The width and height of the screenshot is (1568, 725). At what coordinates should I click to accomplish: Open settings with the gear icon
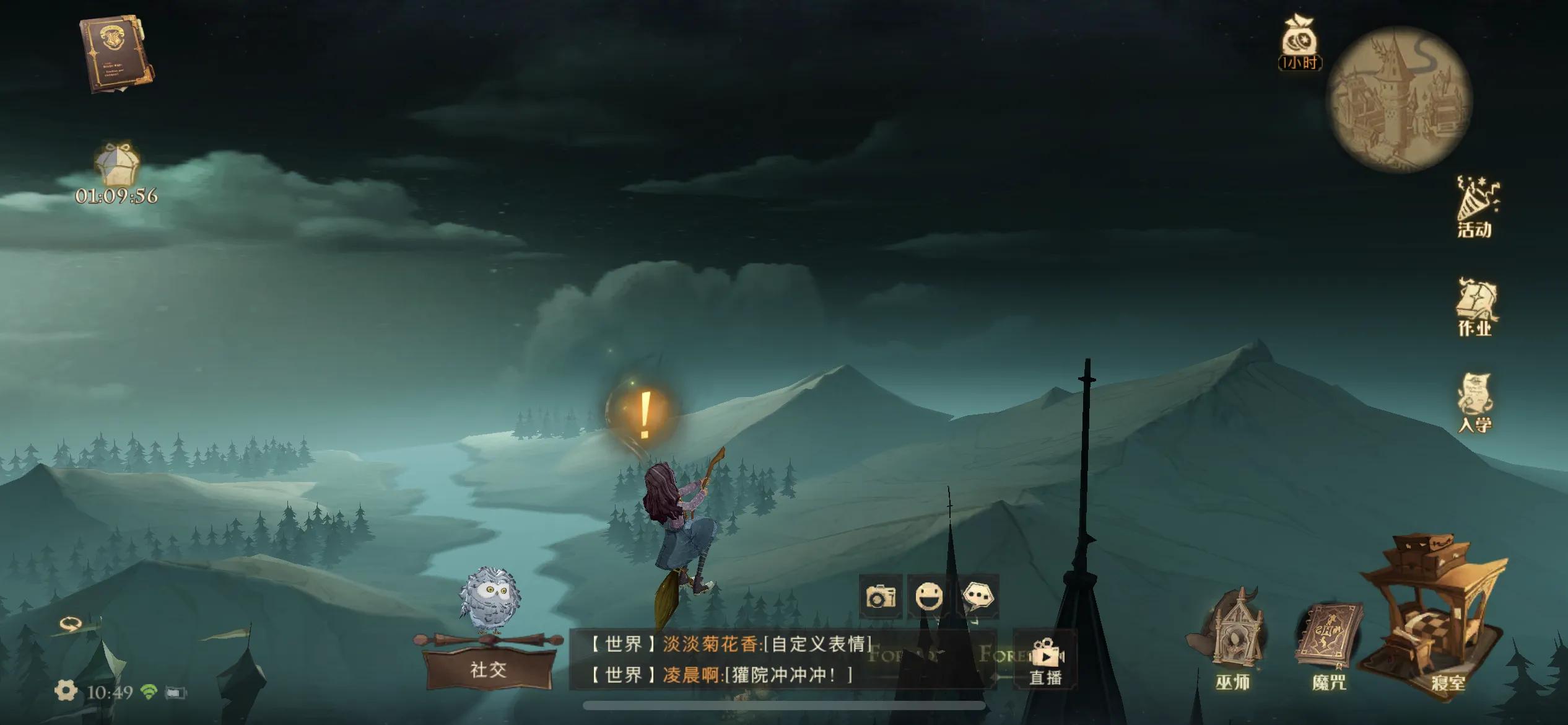coord(66,691)
